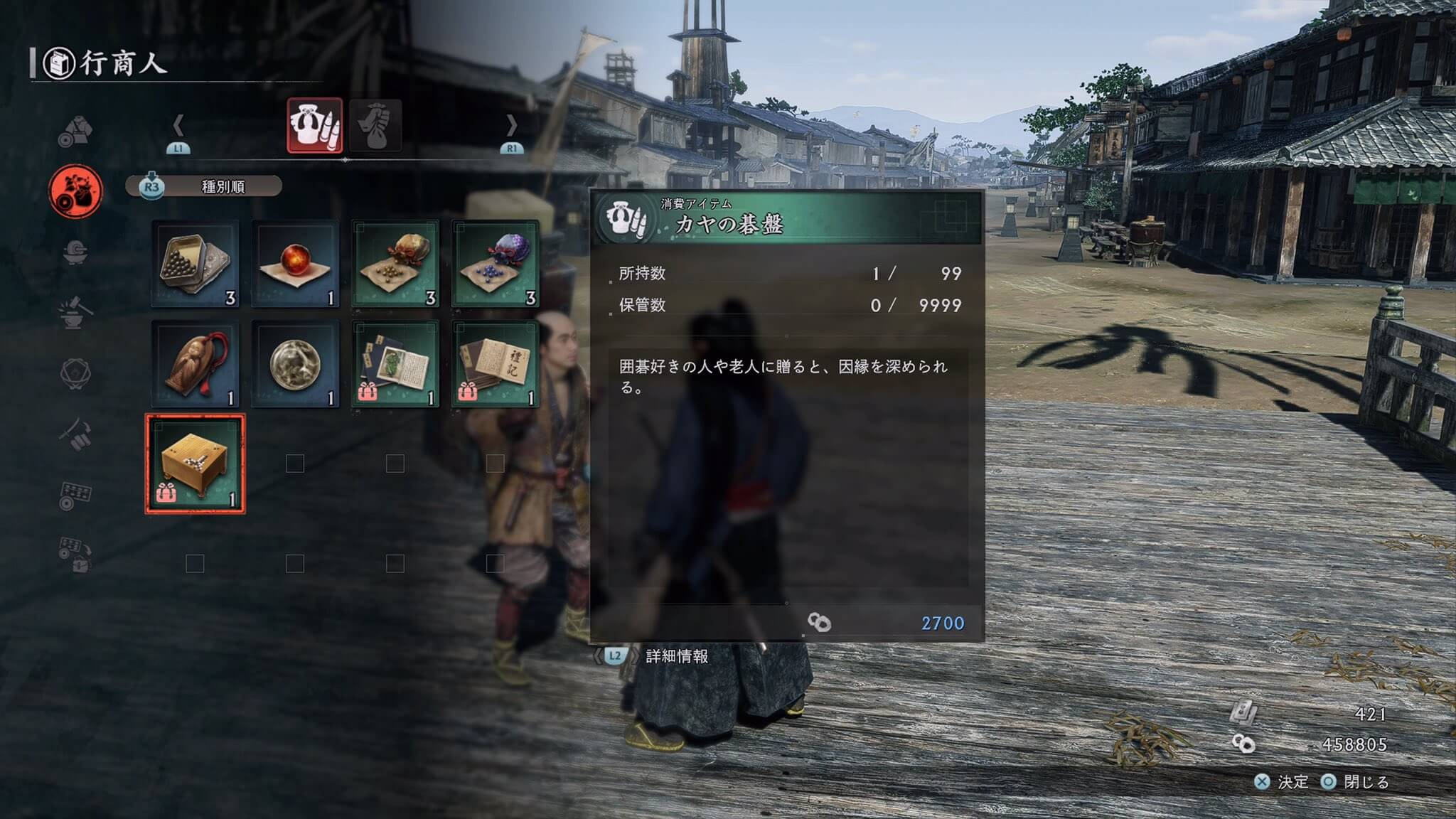
Task: Select the Kaya go board item
Action: (x=196, y=464)
